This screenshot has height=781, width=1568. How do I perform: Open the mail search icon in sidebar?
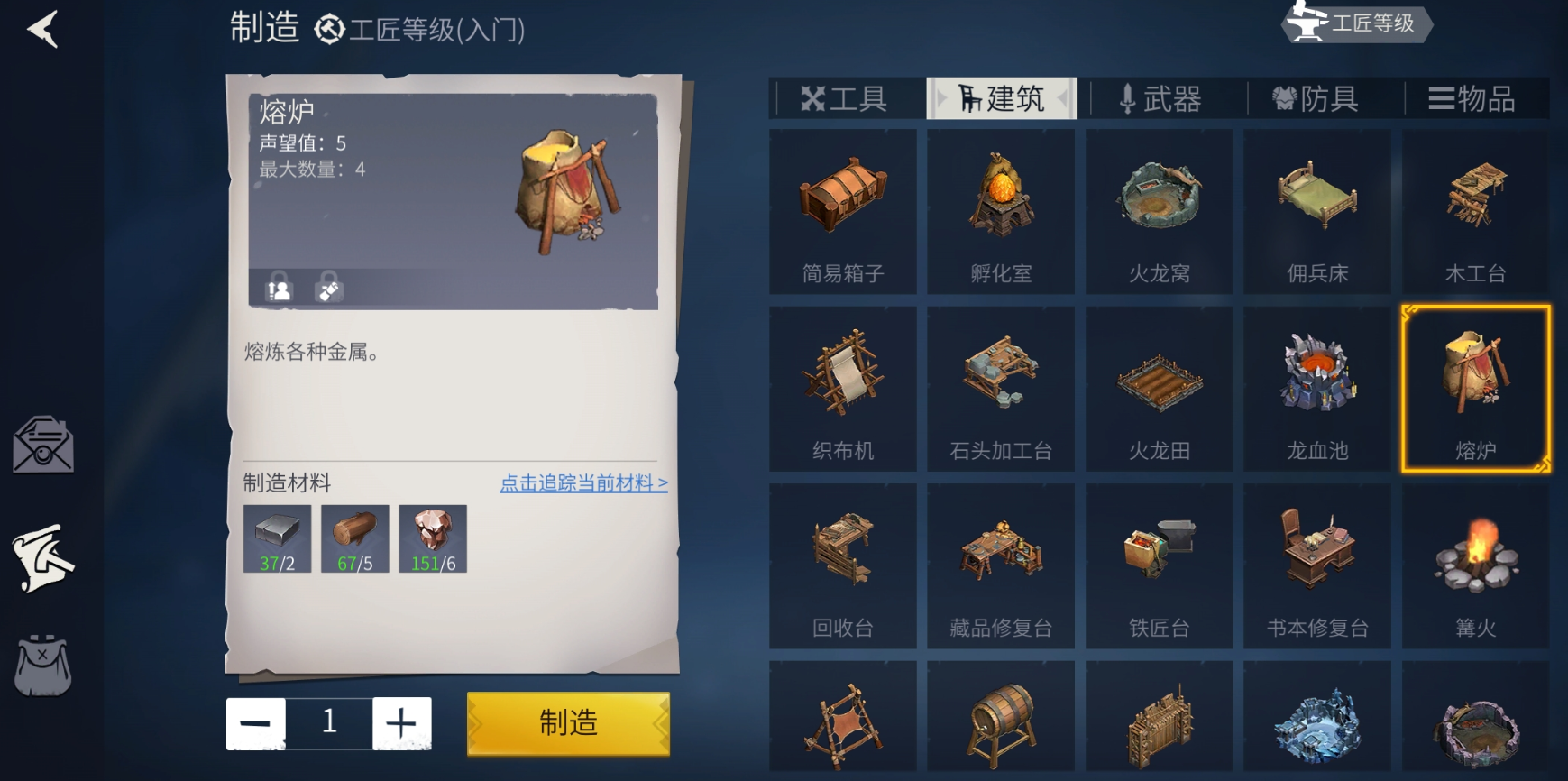(x=43, y=444)
